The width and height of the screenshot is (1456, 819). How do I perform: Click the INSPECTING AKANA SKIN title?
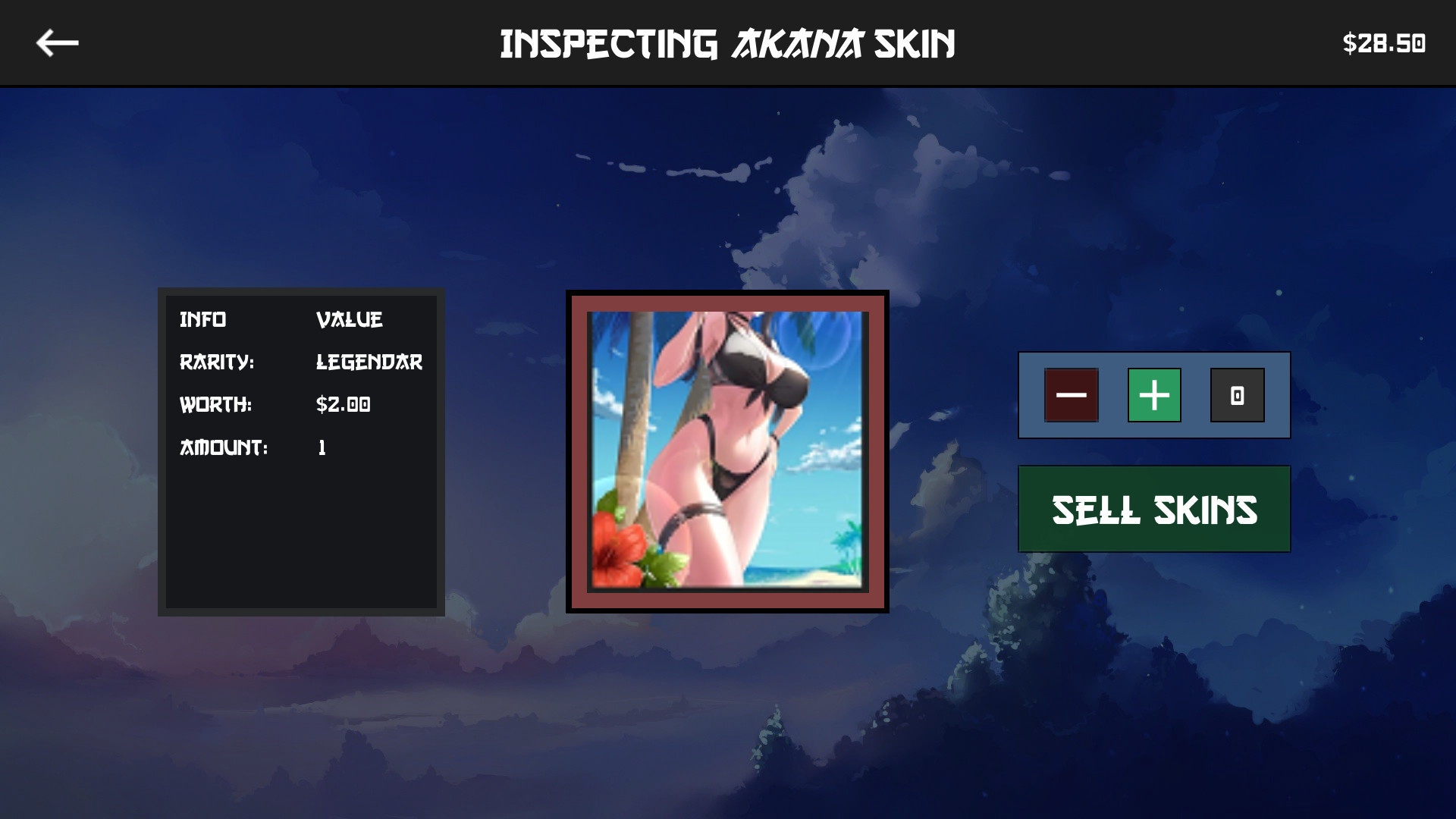coord(728,43)
